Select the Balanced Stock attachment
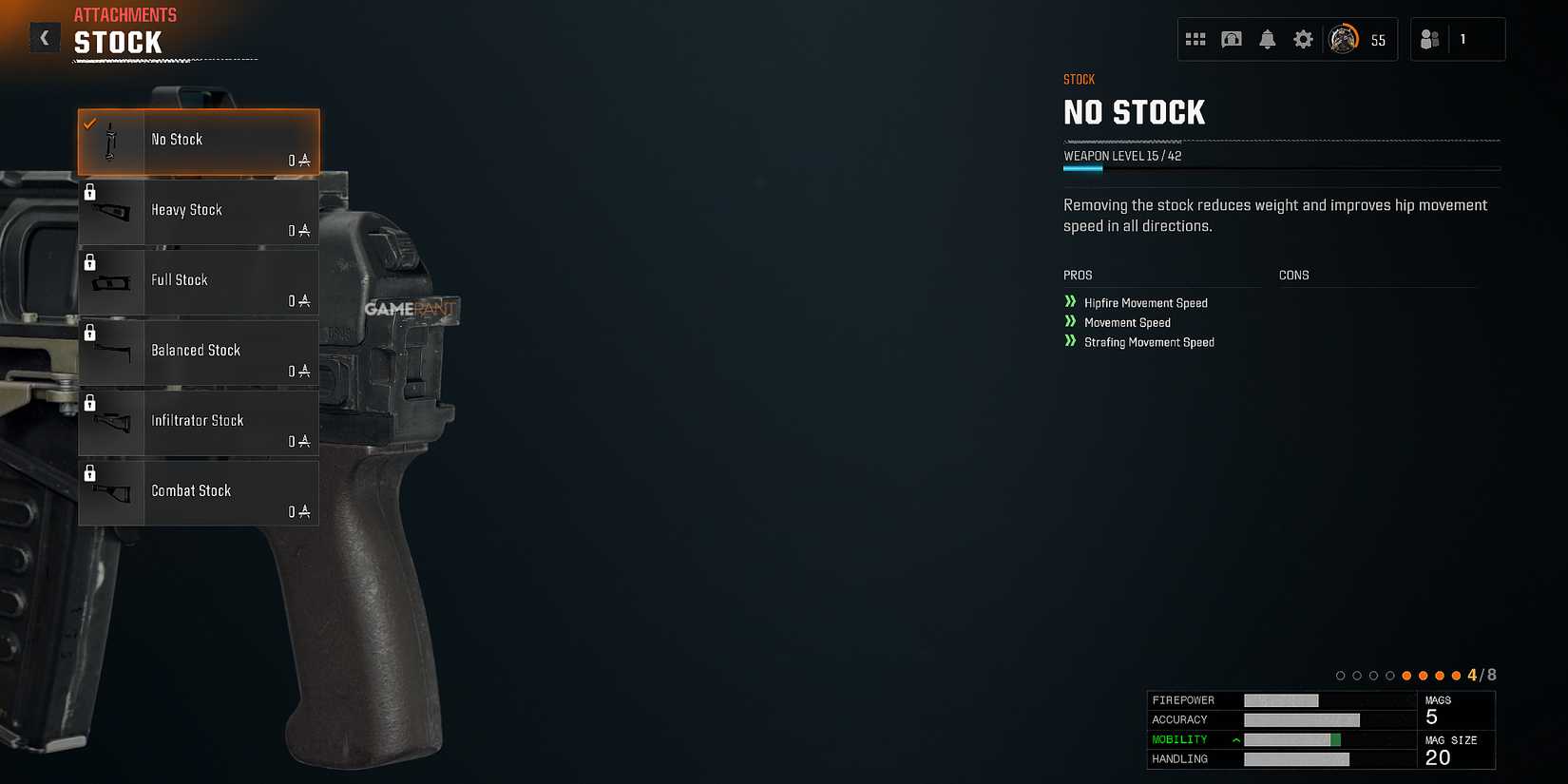 (197, 352)
